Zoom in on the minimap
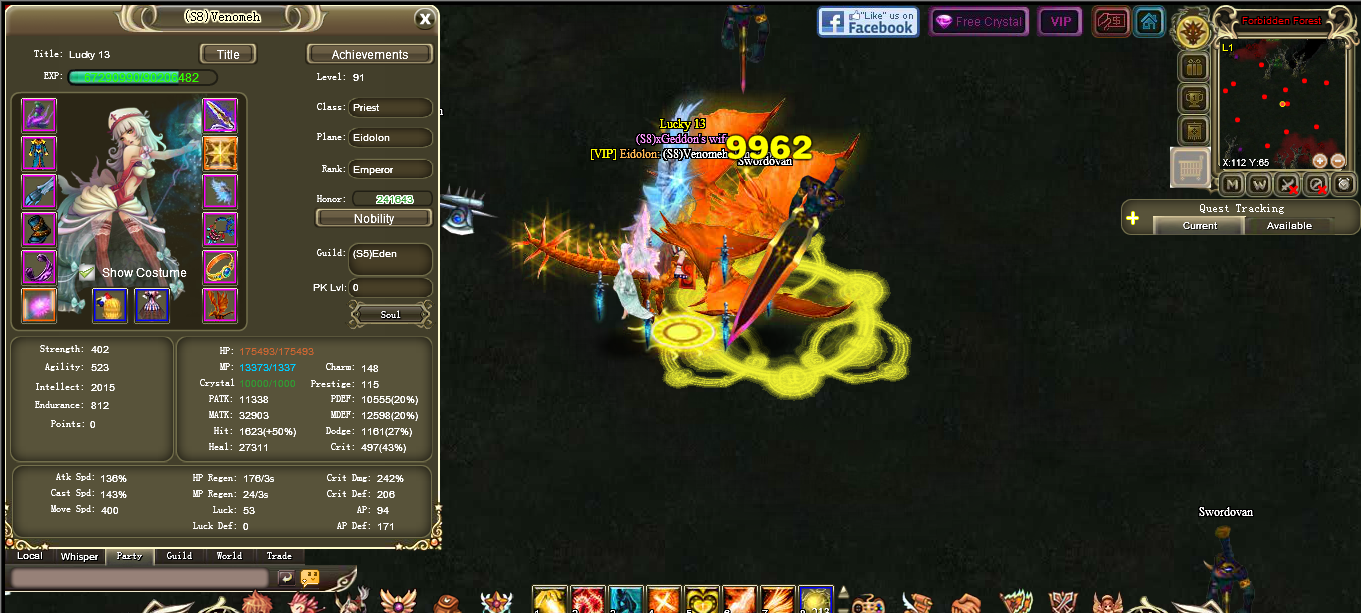 tap(1320, 161)
